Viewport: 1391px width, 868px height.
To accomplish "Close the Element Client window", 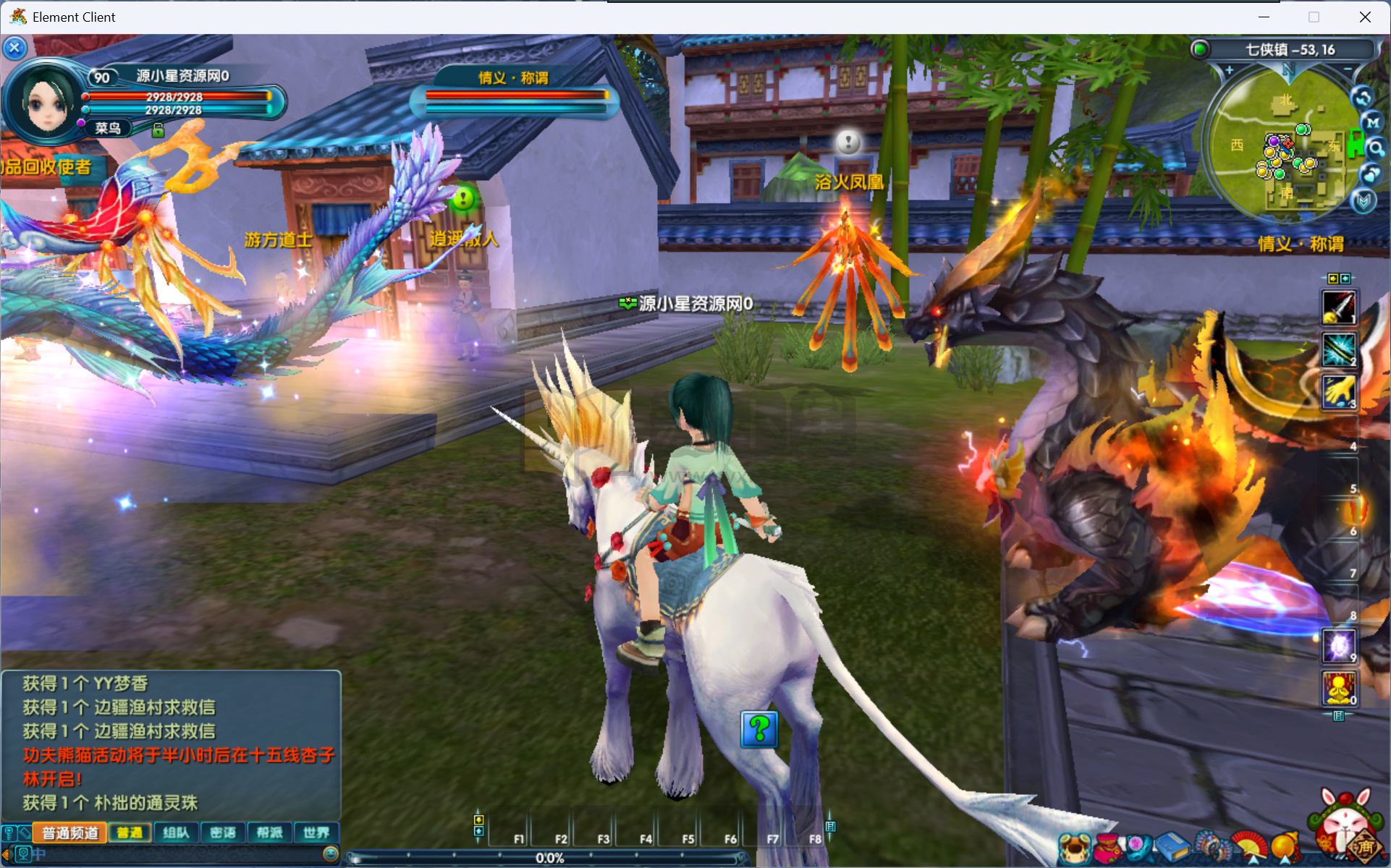I will coord(1365,17).
